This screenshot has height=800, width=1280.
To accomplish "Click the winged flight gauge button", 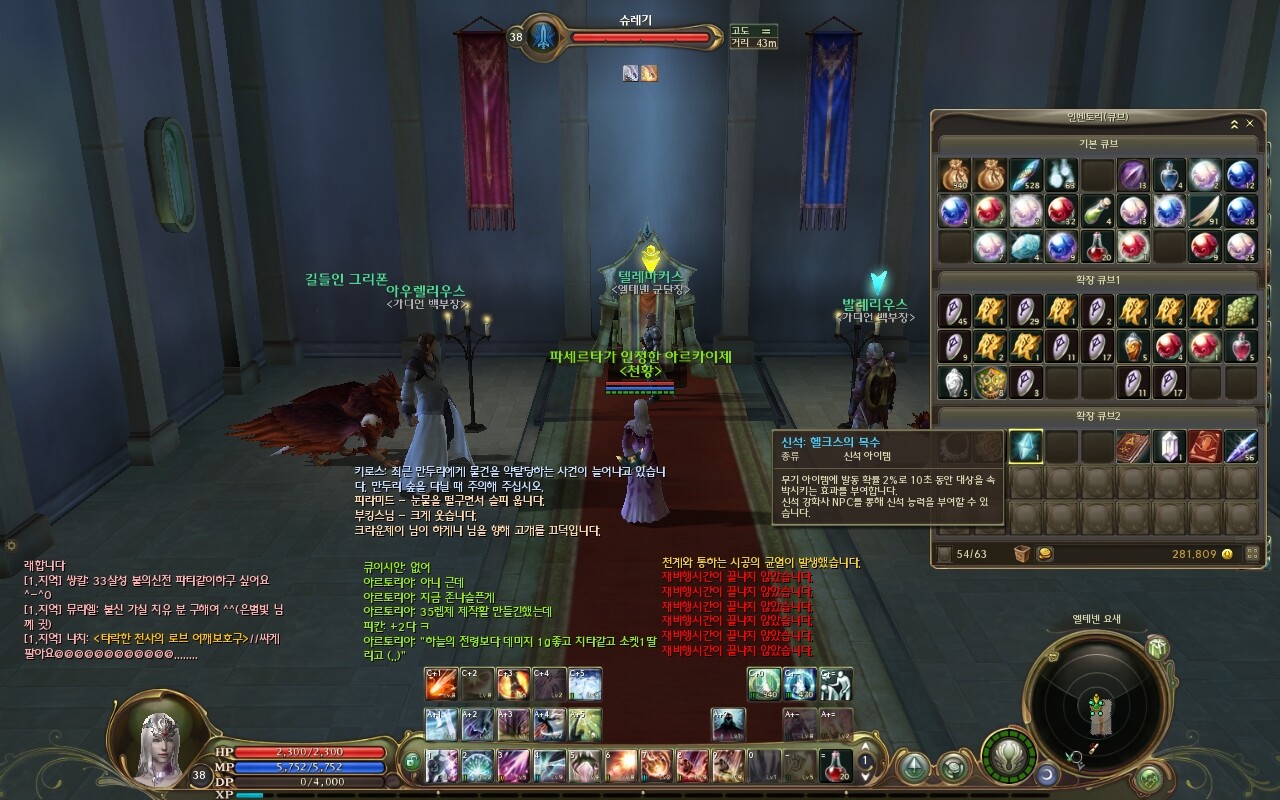I will [1008, 758].
